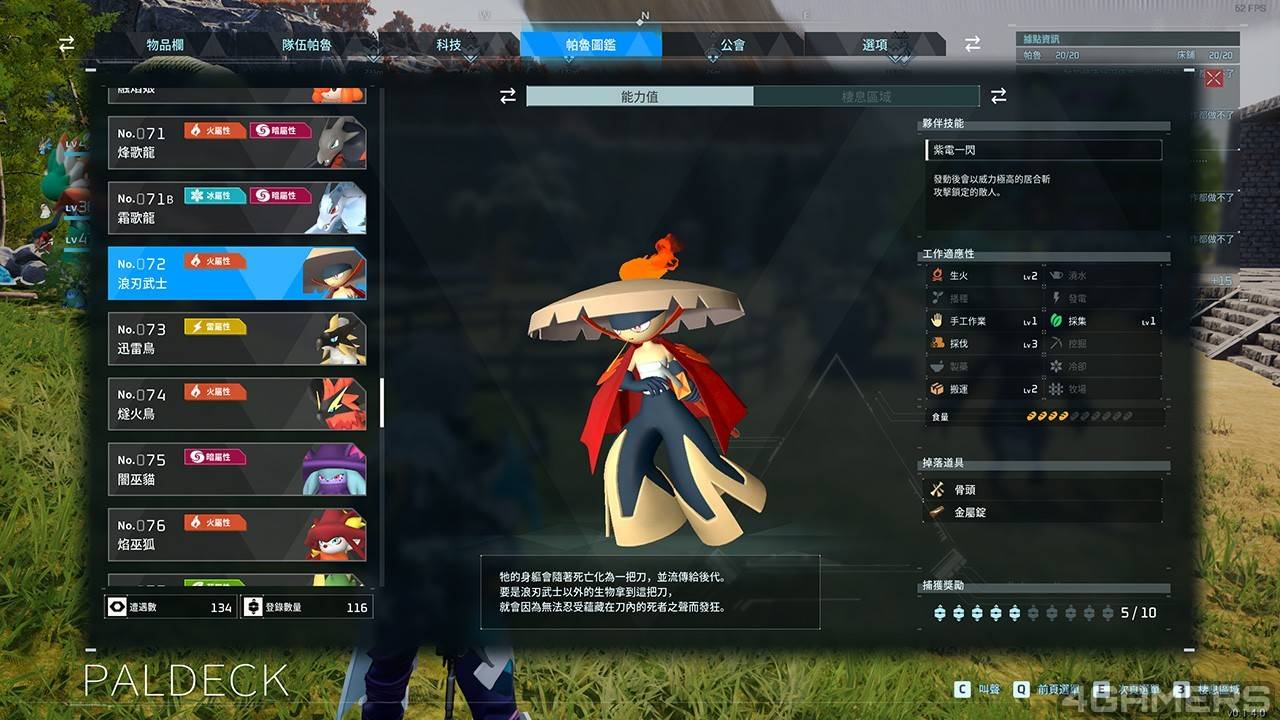Select the 骨頭 bone drop item
Screen dimensions: 1280x720
1043,490
